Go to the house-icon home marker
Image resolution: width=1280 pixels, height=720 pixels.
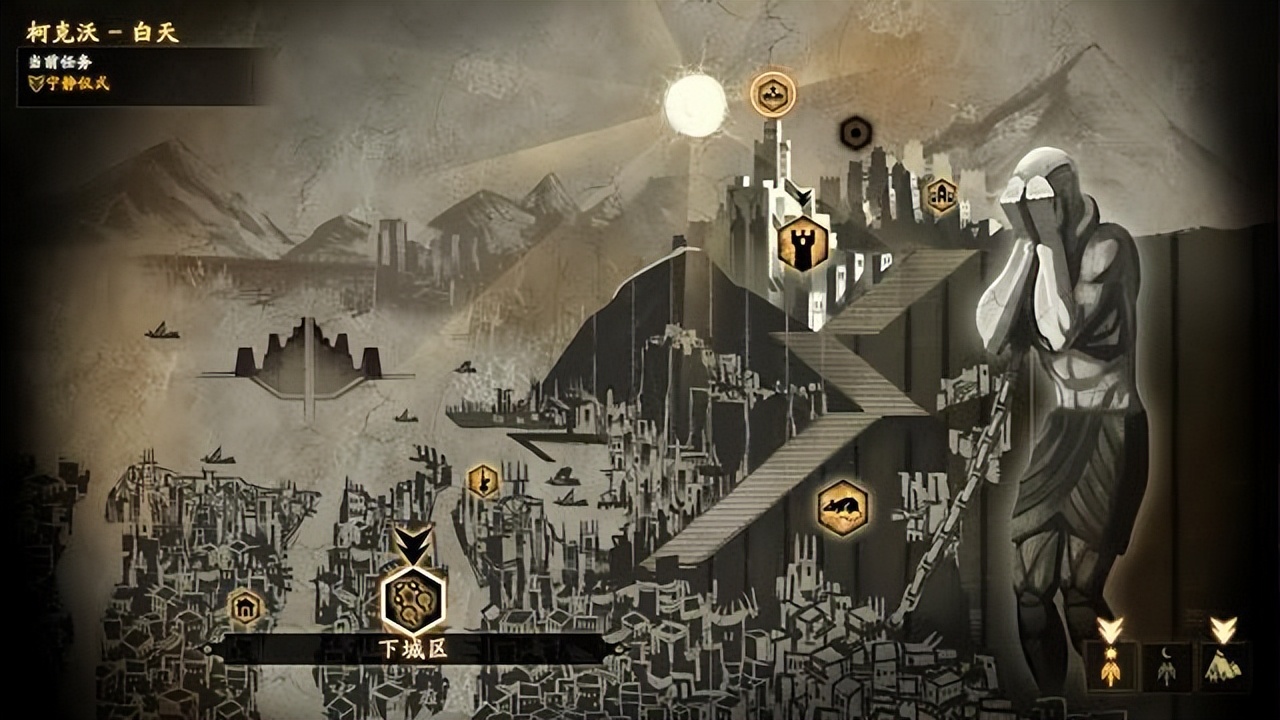[x=245, y=607]
